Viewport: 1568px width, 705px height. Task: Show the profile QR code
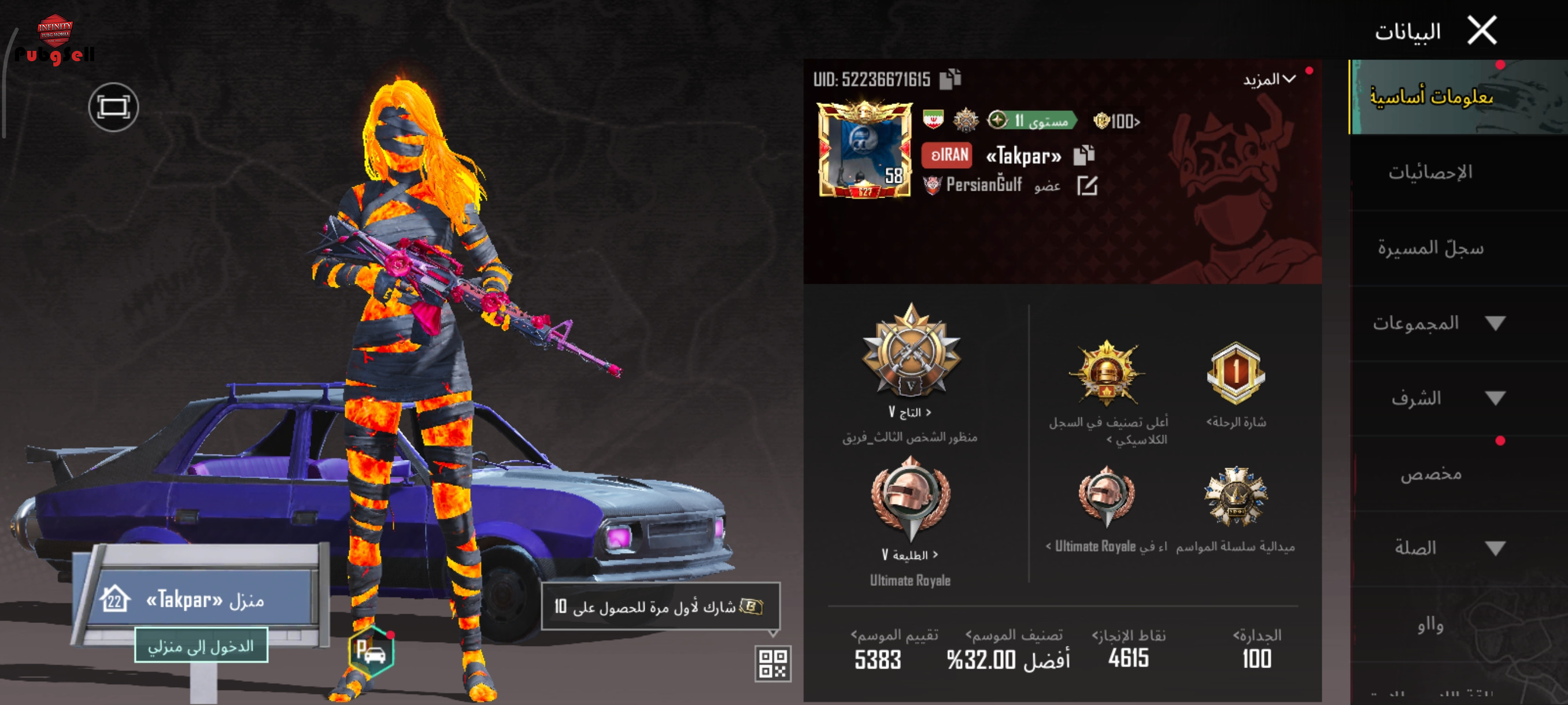773,663
